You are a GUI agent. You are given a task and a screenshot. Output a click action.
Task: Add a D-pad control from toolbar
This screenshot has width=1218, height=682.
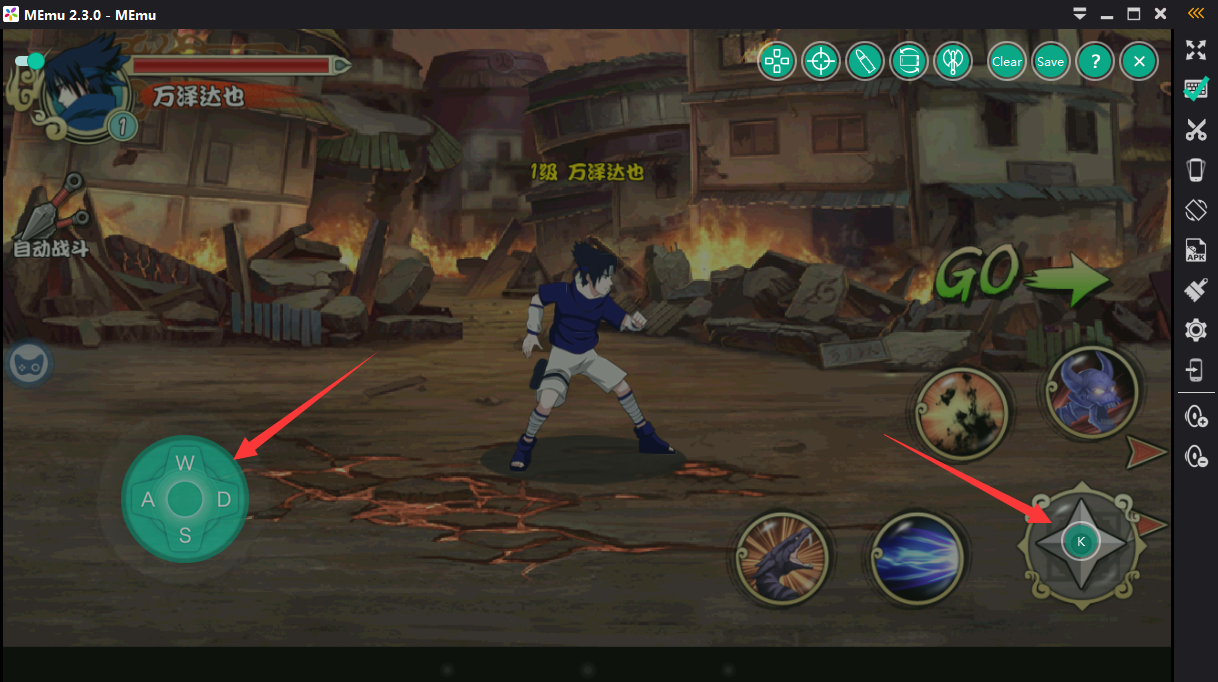click(776, 61)
